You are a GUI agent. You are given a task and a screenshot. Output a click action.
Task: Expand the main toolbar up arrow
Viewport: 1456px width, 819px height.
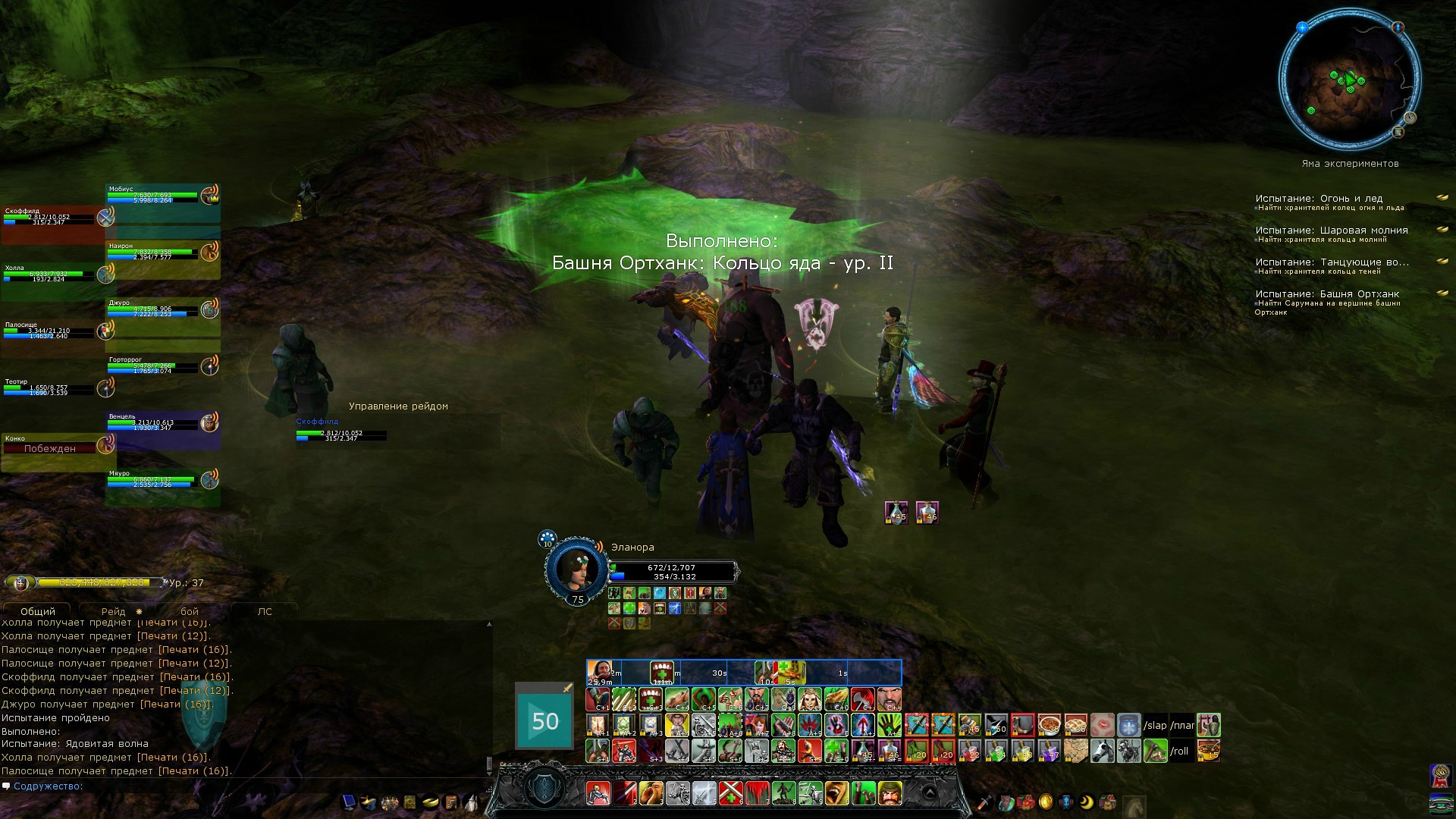click(x=929, y=793)
